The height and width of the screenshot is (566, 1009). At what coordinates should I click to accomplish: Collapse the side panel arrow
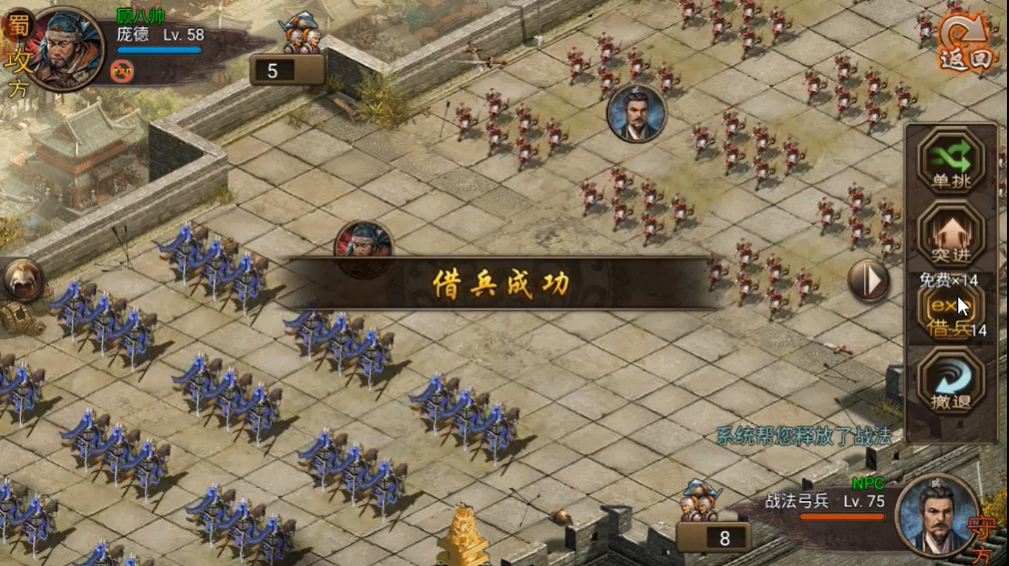pos(868,281)
